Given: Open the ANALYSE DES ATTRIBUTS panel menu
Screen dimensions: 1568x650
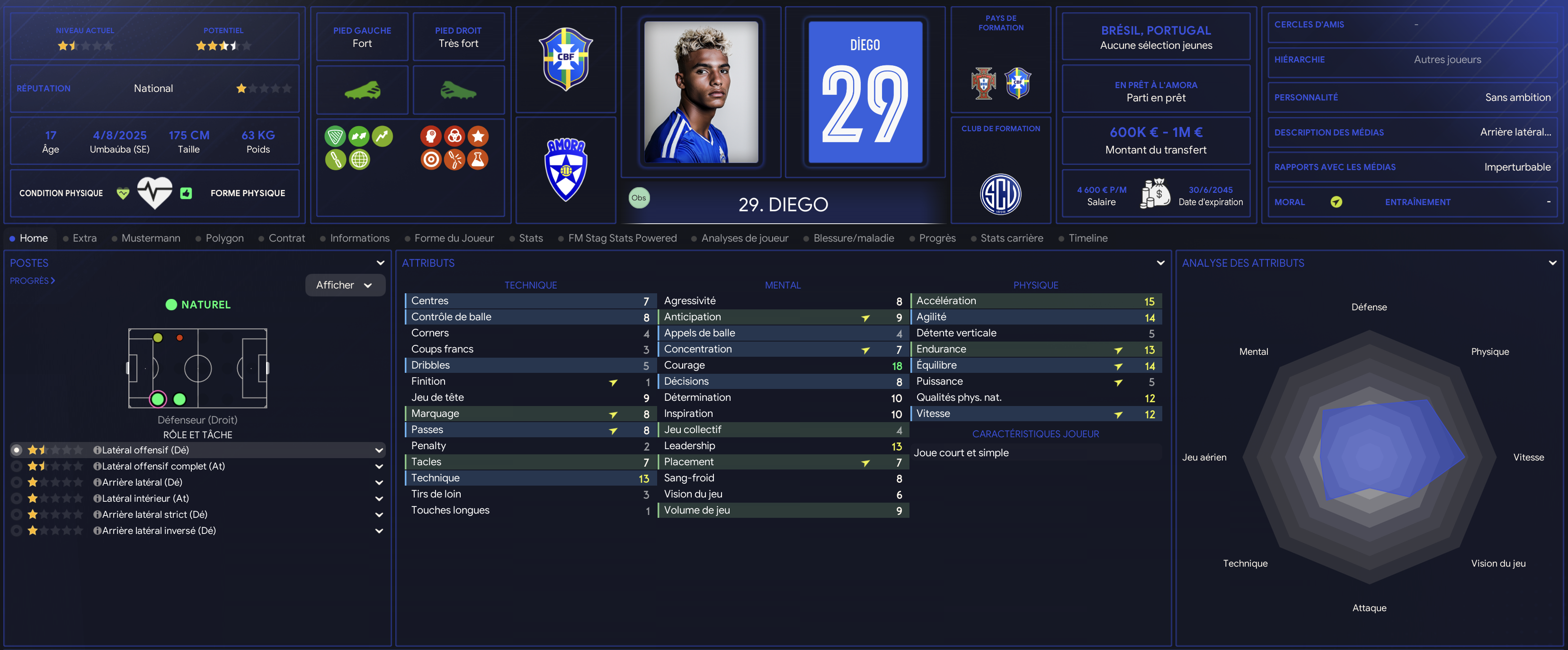Looking at the screenshot, I should (1552, 263).
